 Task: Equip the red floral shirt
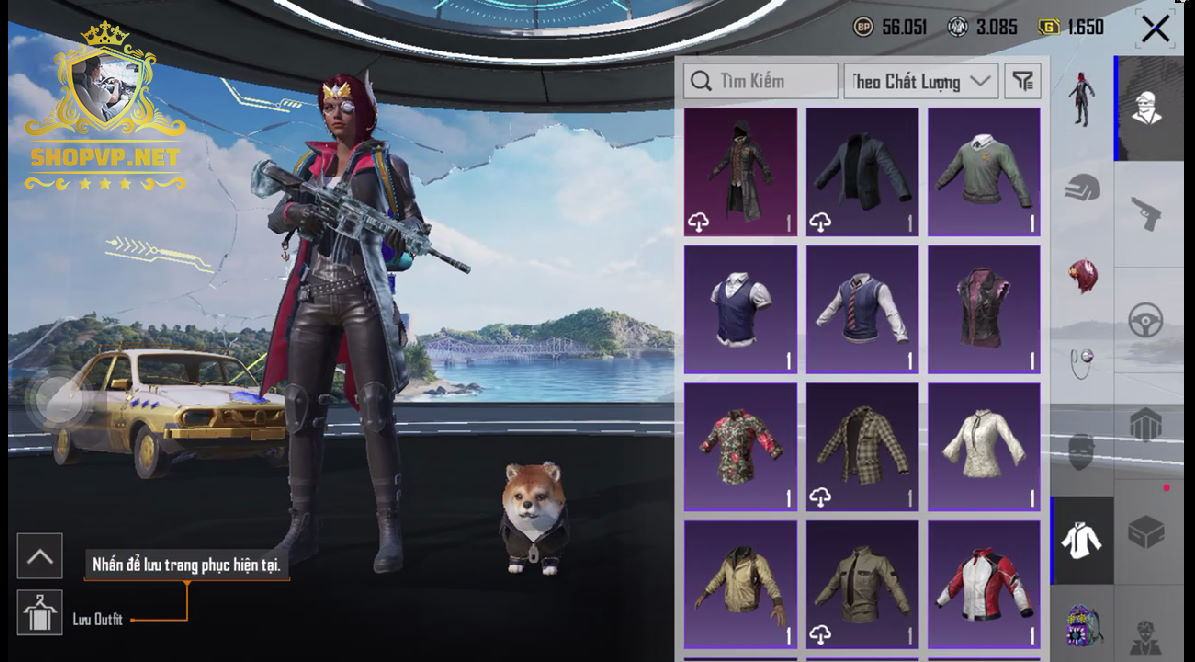pos(740,446)
